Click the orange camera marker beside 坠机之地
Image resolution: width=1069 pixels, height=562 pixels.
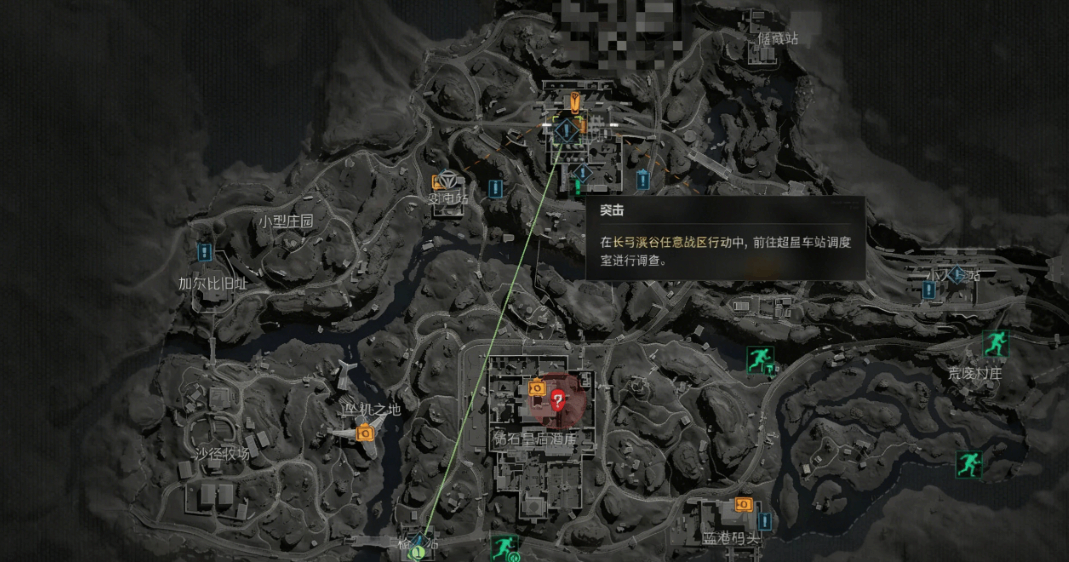coord(365,432)
